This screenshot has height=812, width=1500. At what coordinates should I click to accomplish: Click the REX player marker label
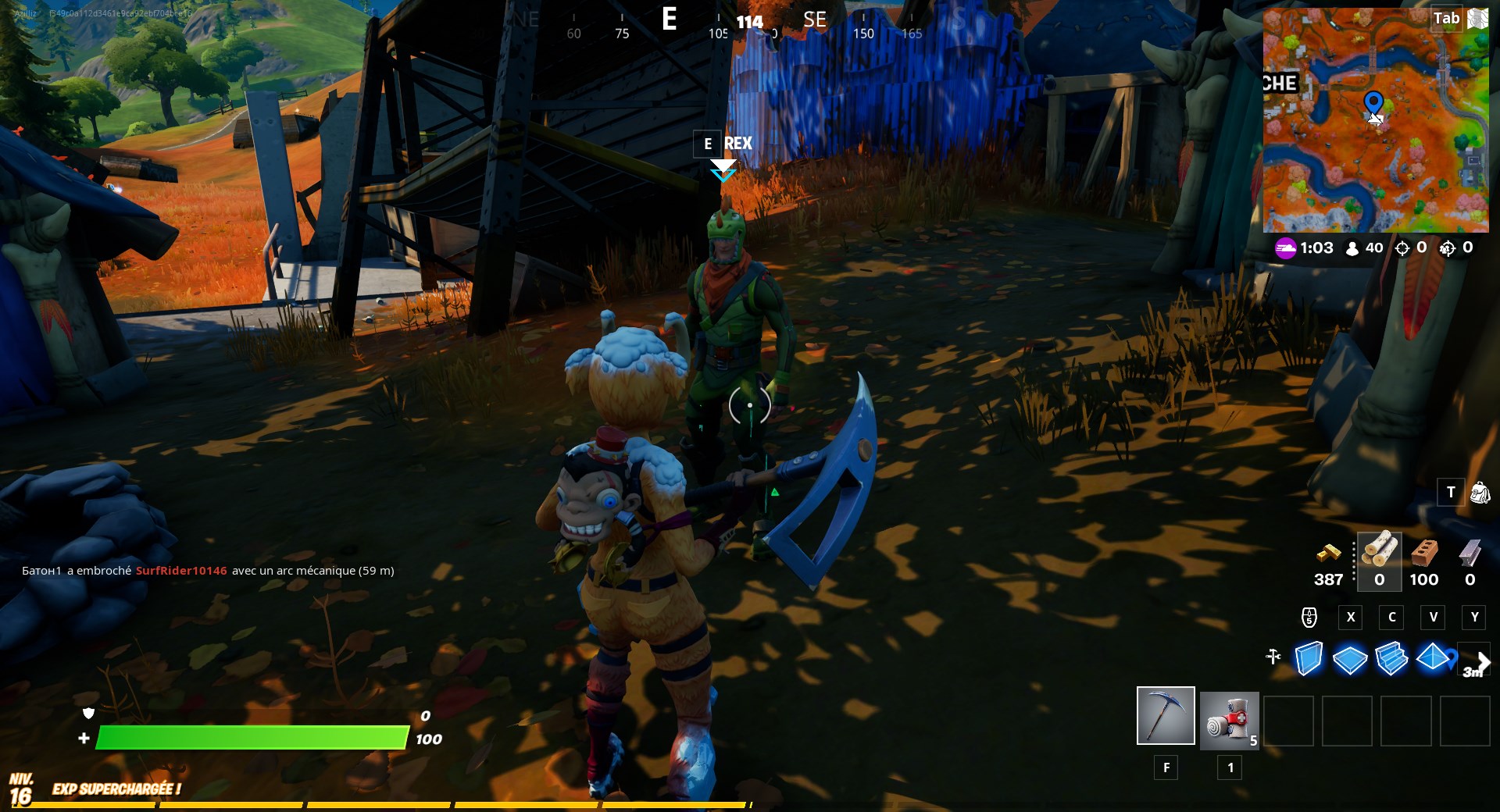pos(737,144)
